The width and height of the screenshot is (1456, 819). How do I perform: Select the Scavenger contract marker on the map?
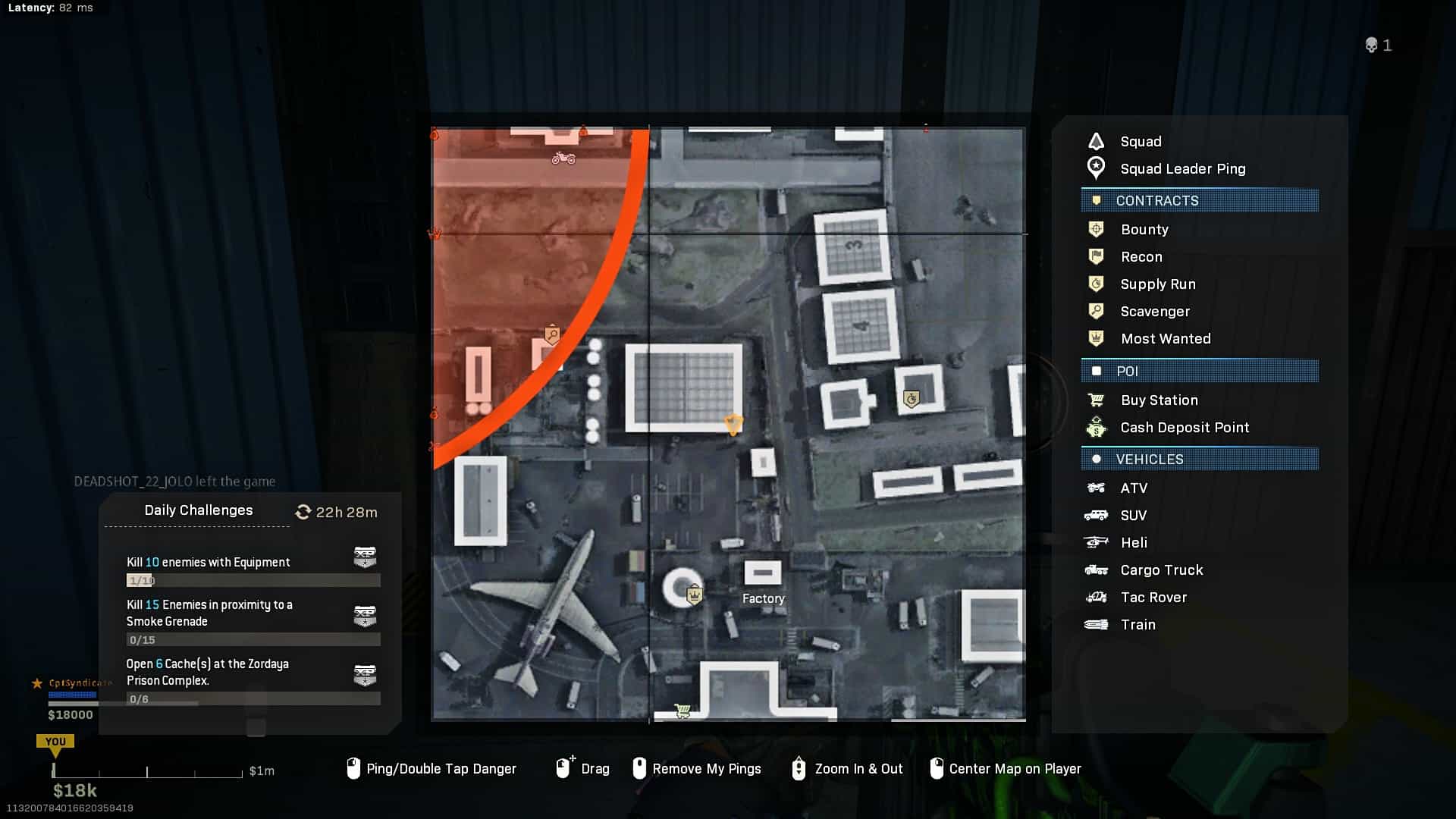[552, 334]
